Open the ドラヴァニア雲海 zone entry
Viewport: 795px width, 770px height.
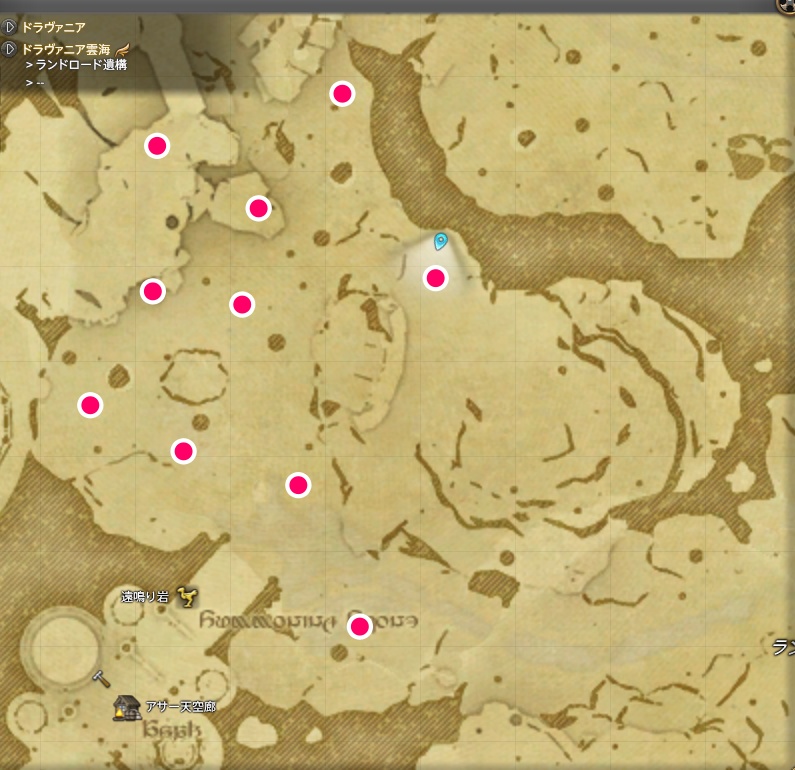[x=67, y=48]
